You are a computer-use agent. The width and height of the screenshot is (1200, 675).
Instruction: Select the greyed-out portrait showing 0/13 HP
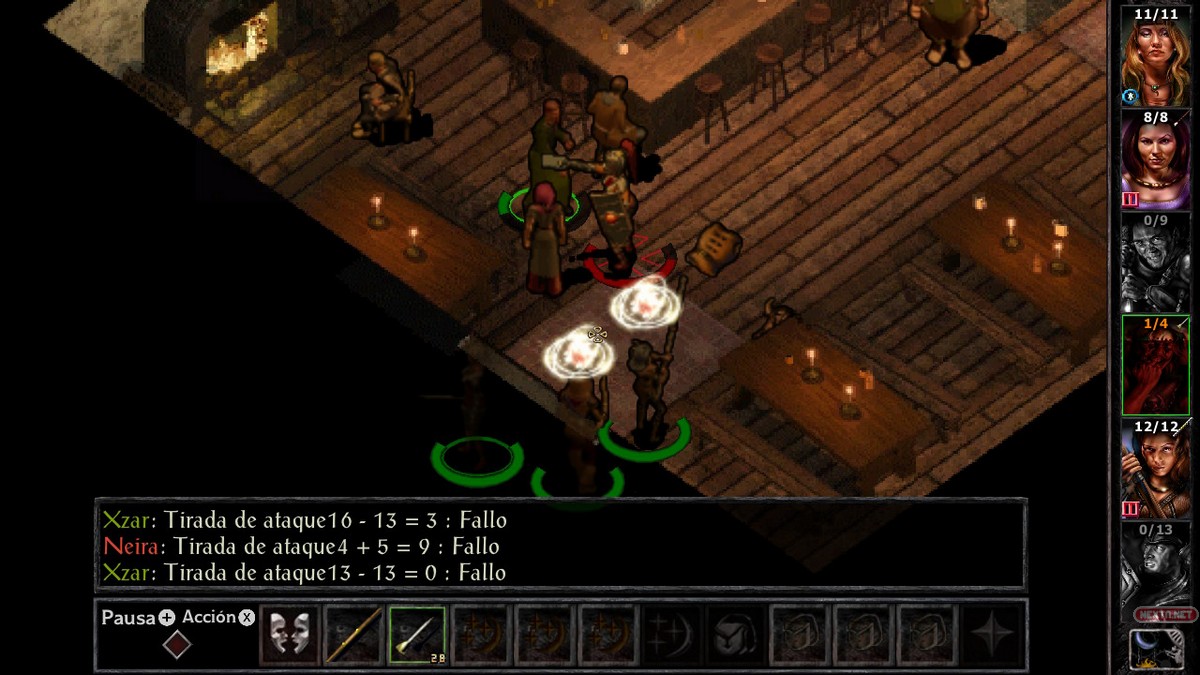1155,572
